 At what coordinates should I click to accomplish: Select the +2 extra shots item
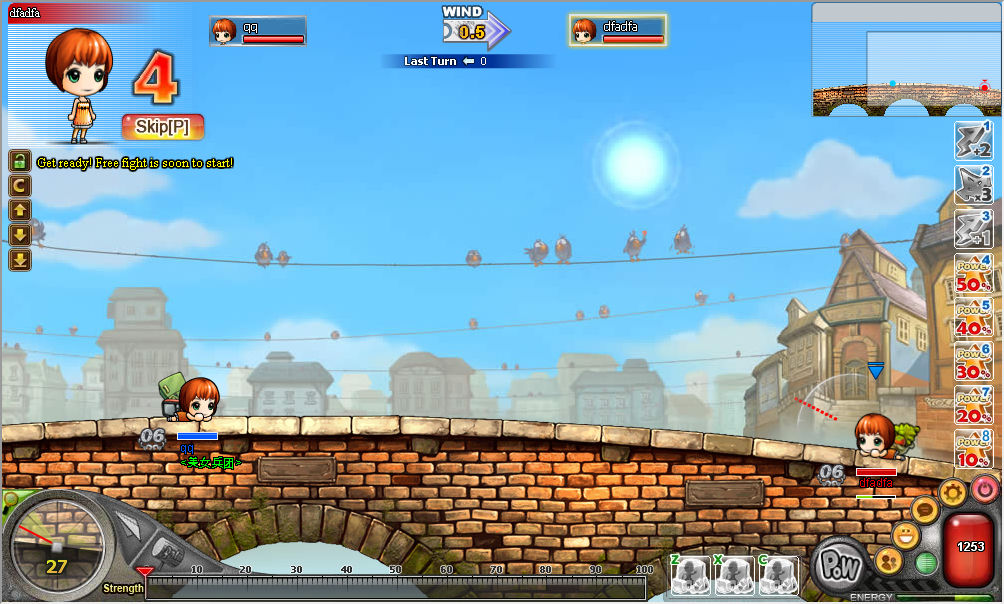coord(972,141)
